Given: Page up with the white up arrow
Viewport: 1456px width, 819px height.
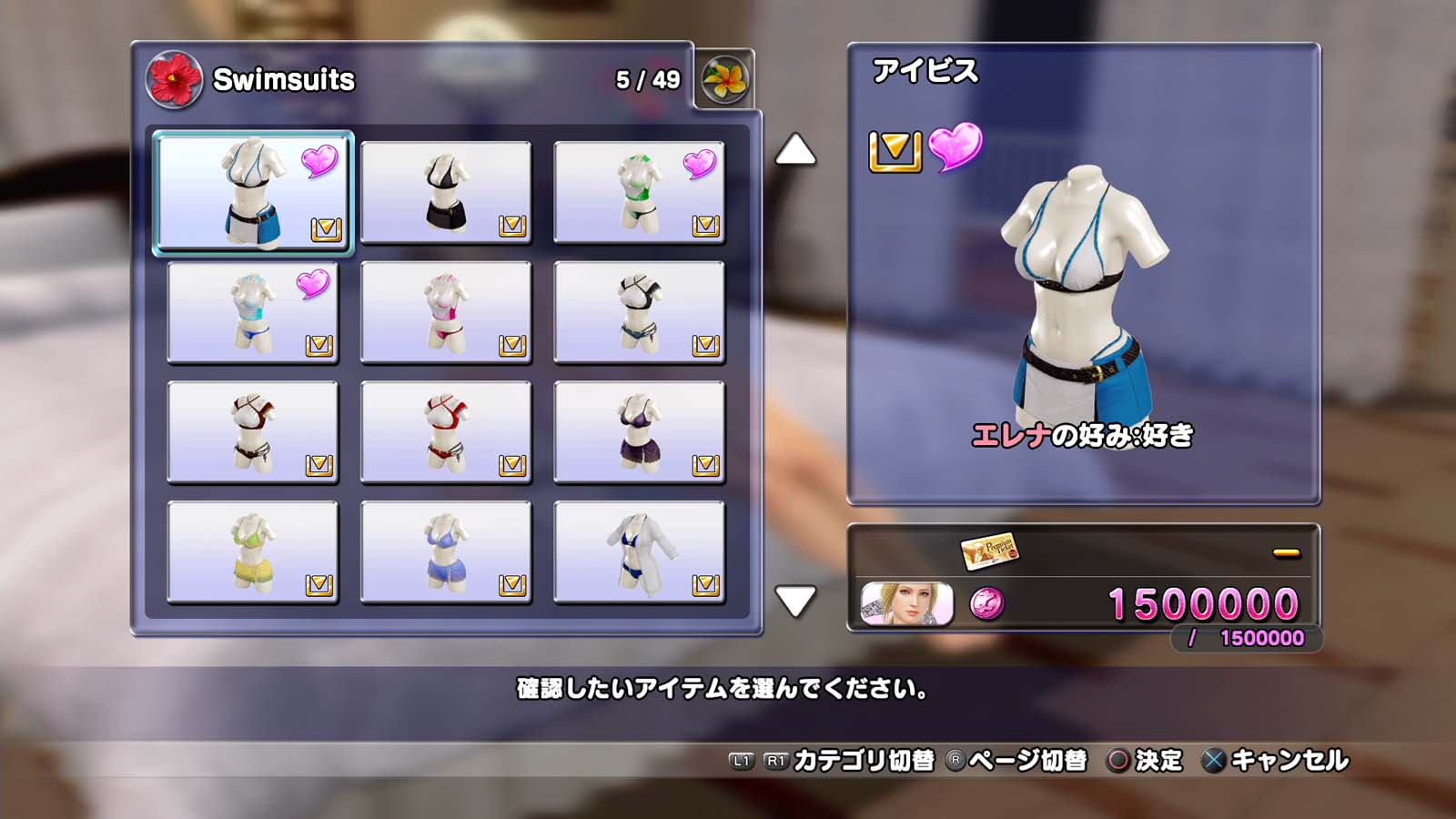Looking at the screenshot, I should 795,150.
